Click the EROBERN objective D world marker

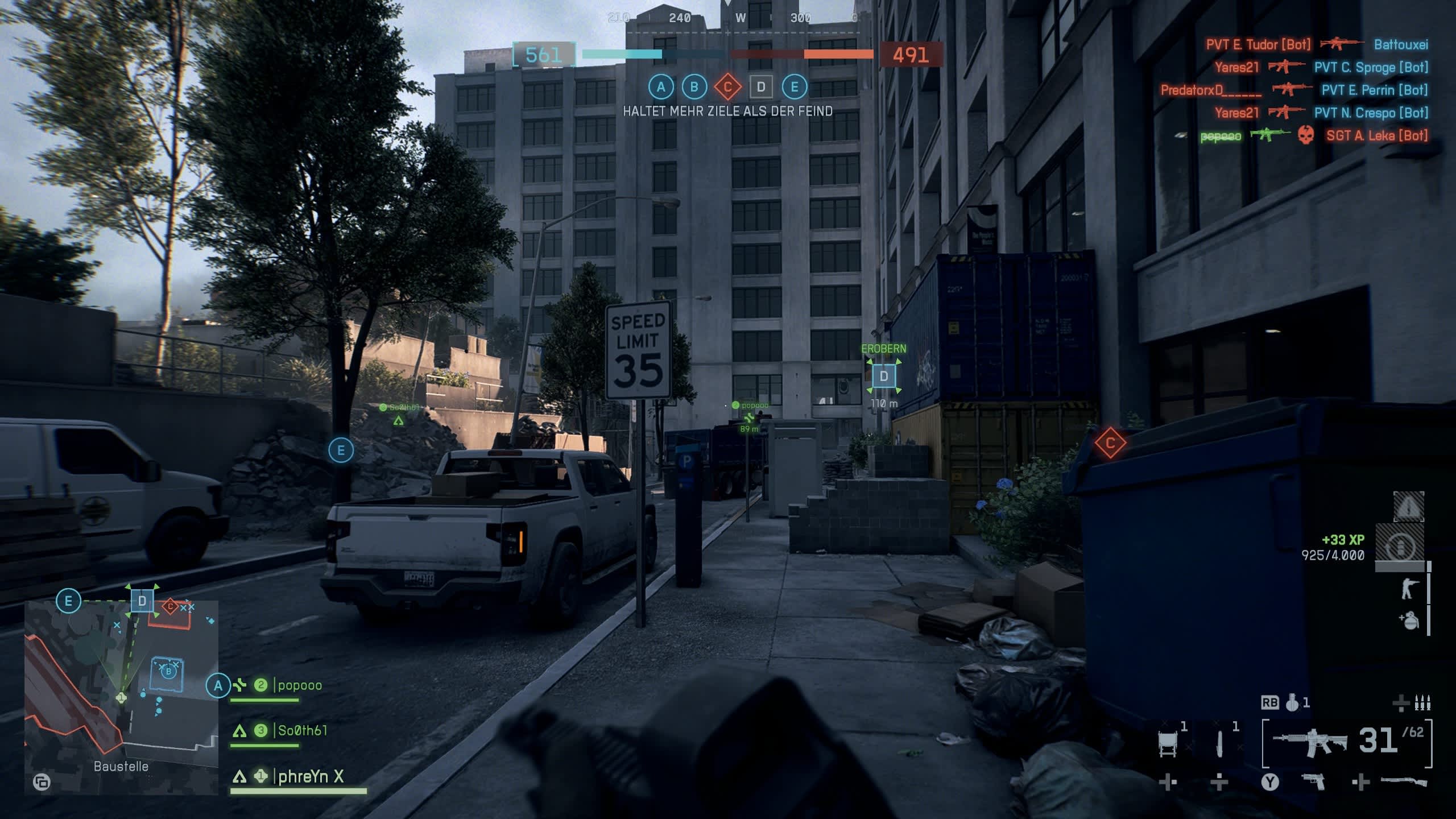(883, 376)
